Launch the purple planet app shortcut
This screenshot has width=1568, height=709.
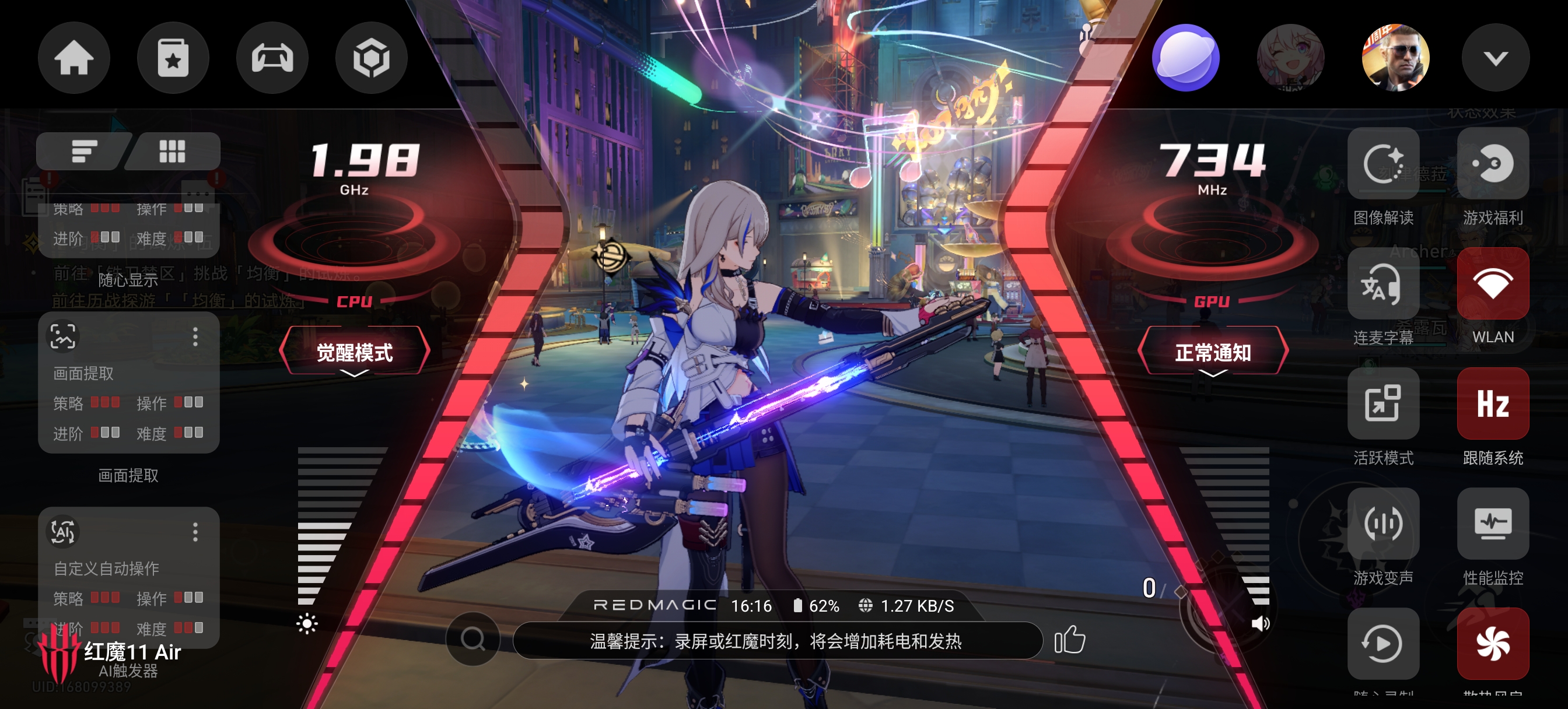(1185, 58)
